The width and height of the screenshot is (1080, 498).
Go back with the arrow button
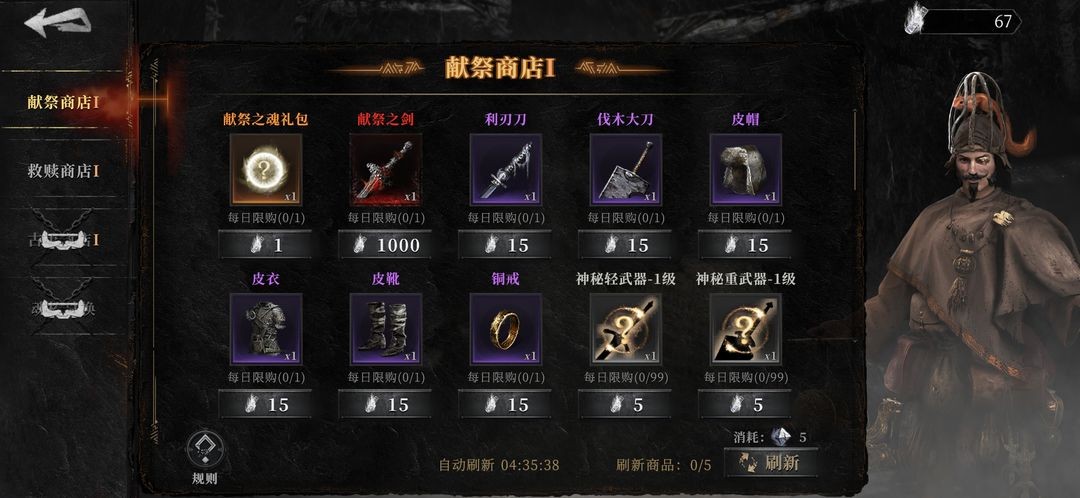coord(56,23)
